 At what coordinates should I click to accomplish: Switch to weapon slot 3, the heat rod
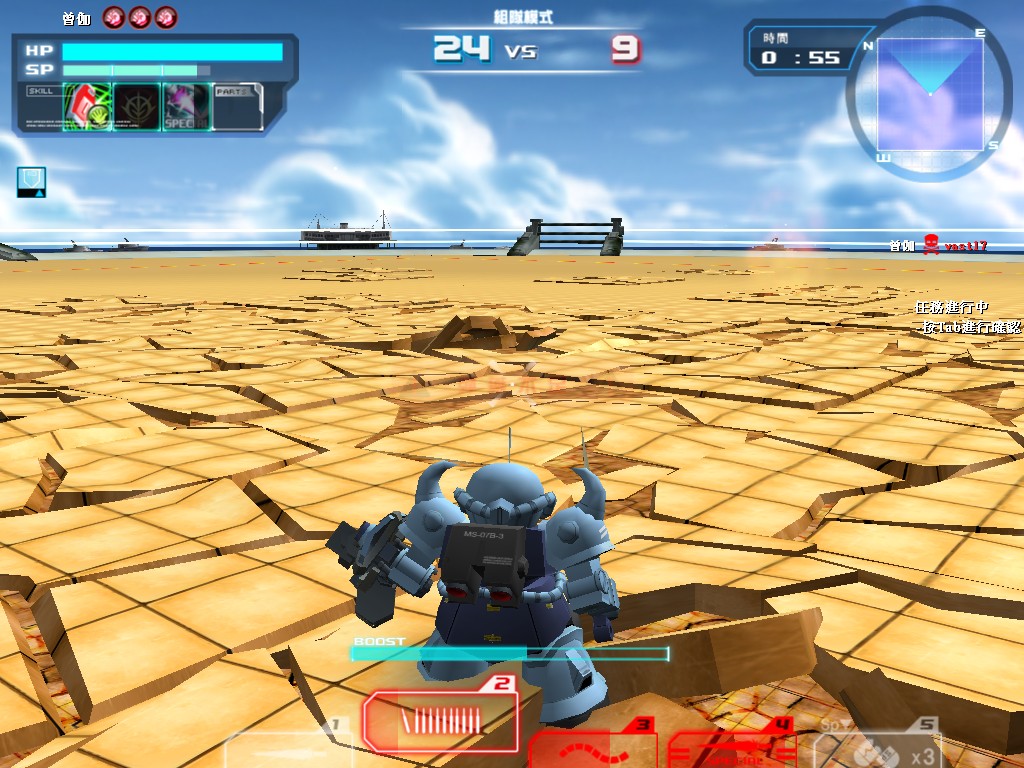point(590,748)
